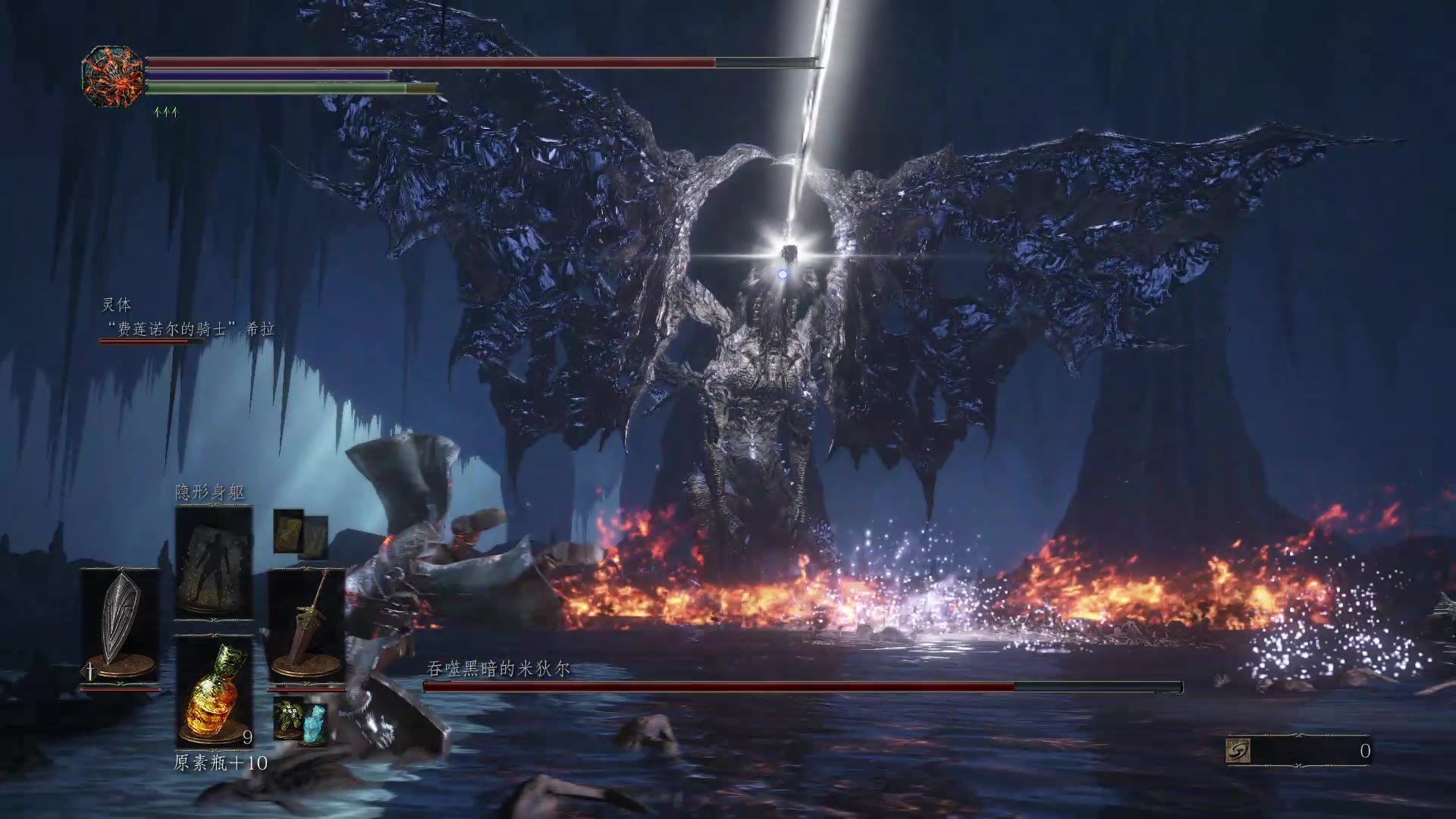Use the Estus Flask +10 item slot
1456x819 pixels.
(214, 692)
